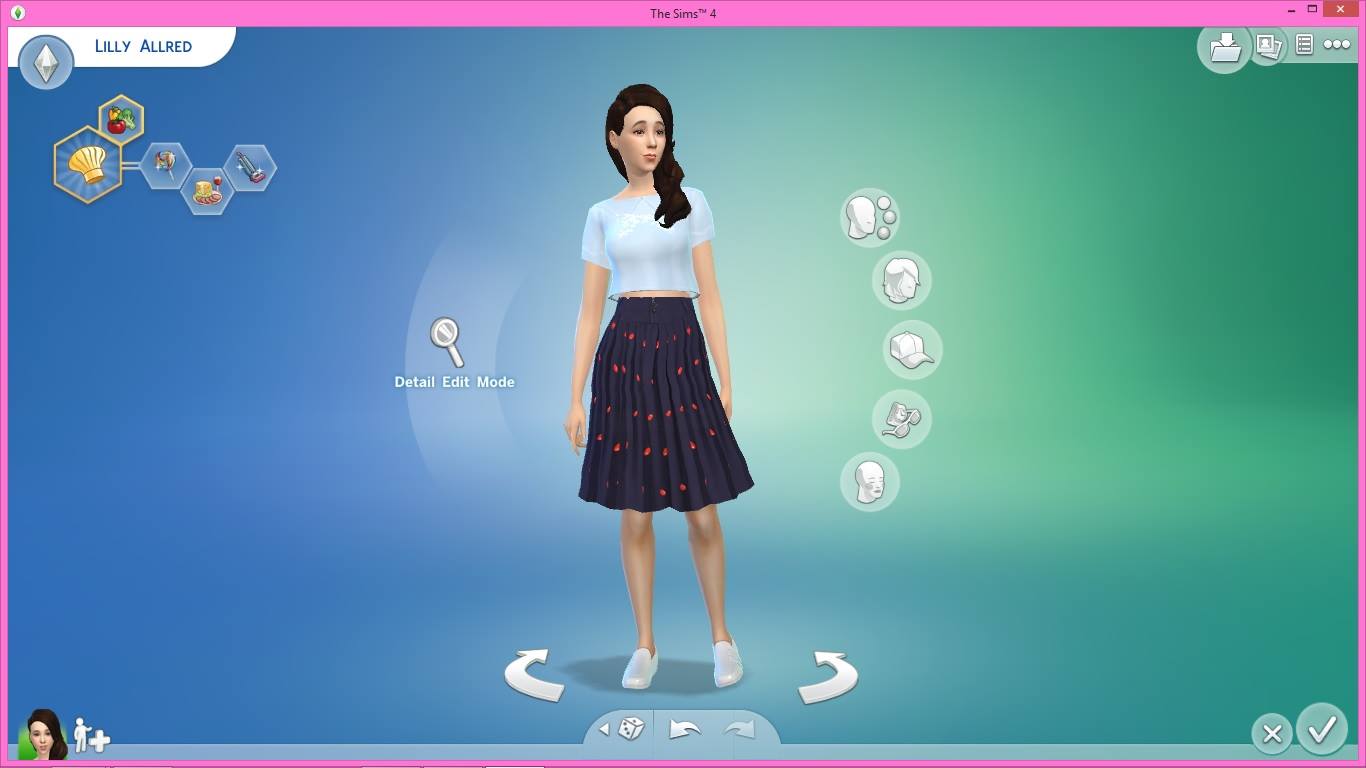Screen dimensions: 1366x768
Task: Open the Gallery with the folder icon
Action: coord(1222,47)
